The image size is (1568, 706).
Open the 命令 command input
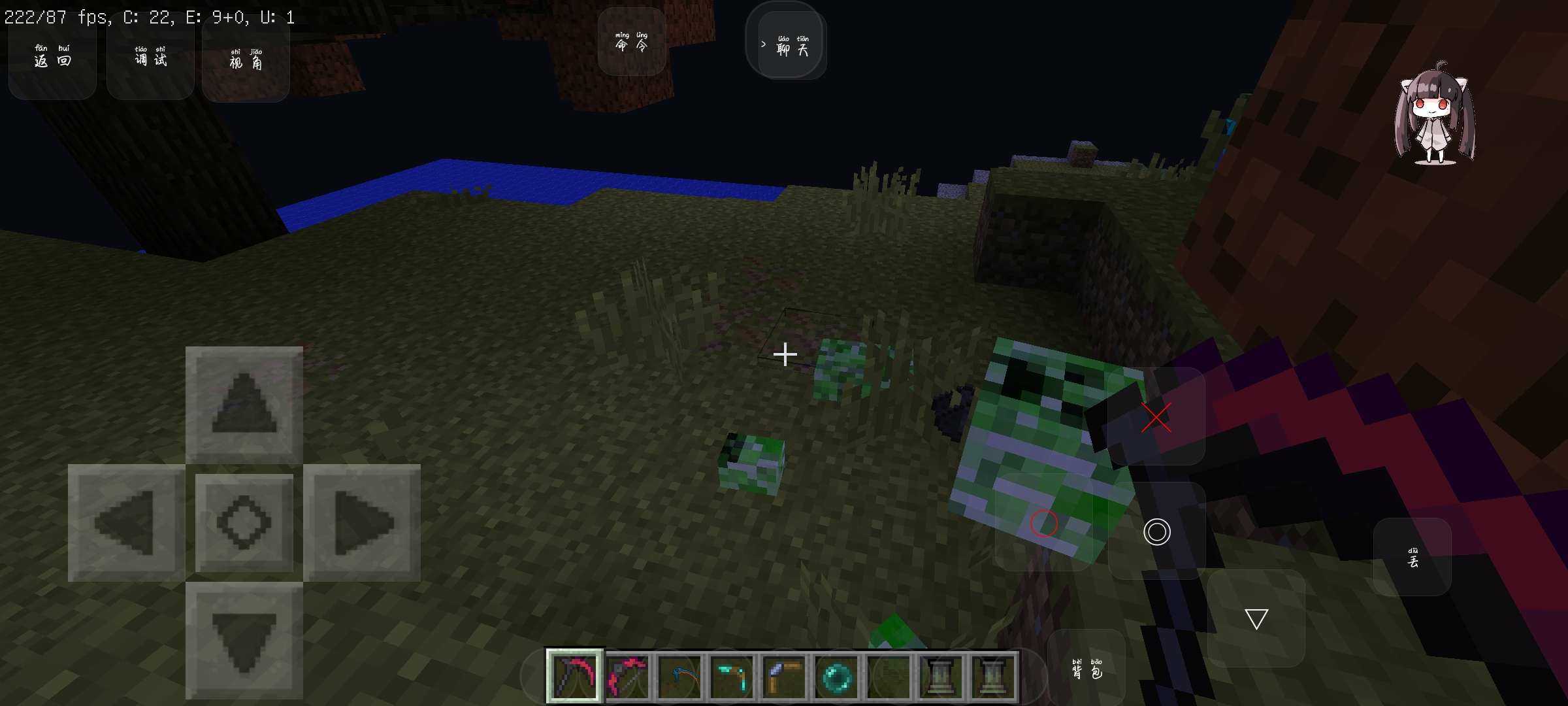click(632, 42)
